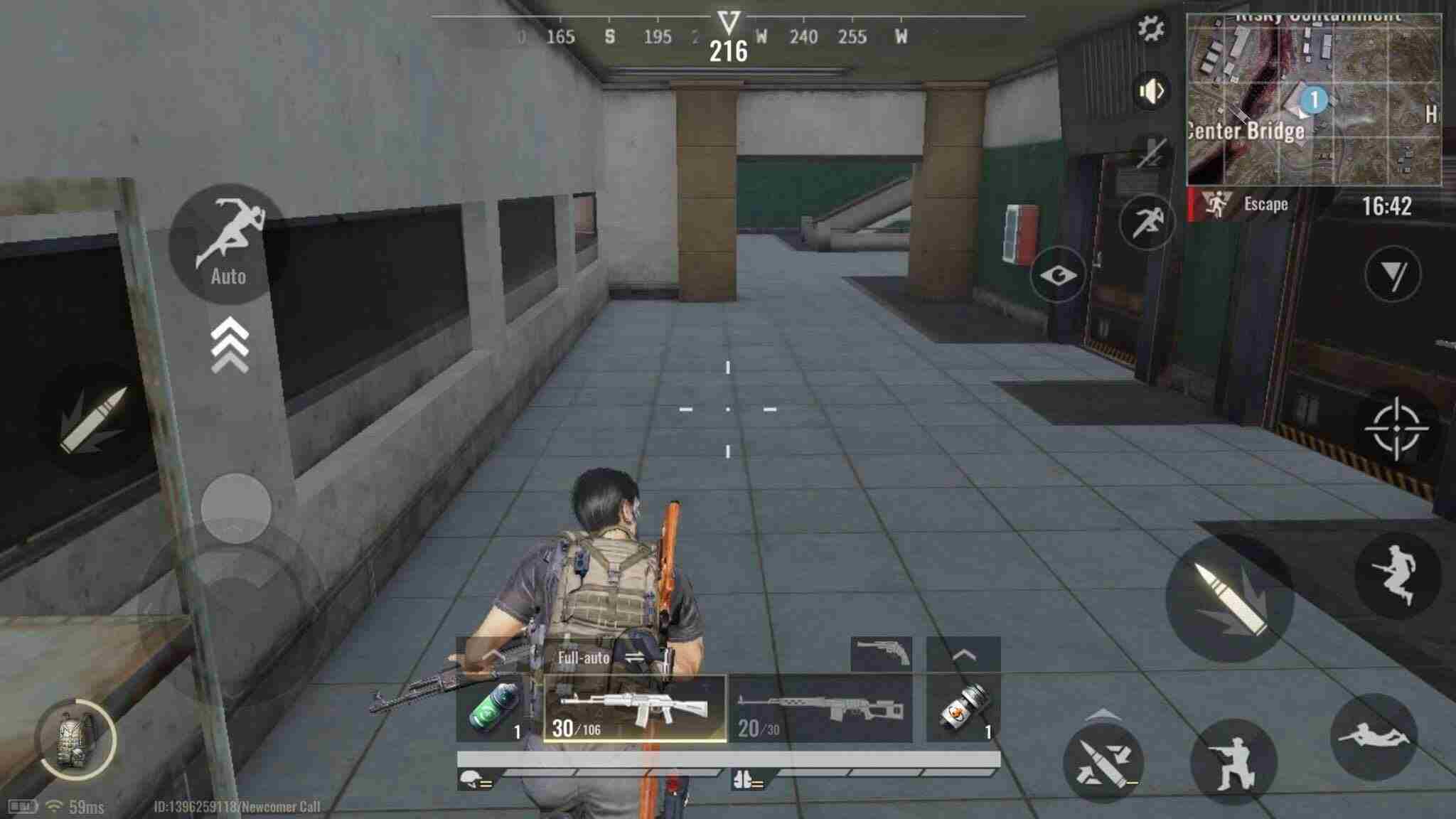Toggle the speaker sound button
1456x819 pixels.
[1150, 92]
